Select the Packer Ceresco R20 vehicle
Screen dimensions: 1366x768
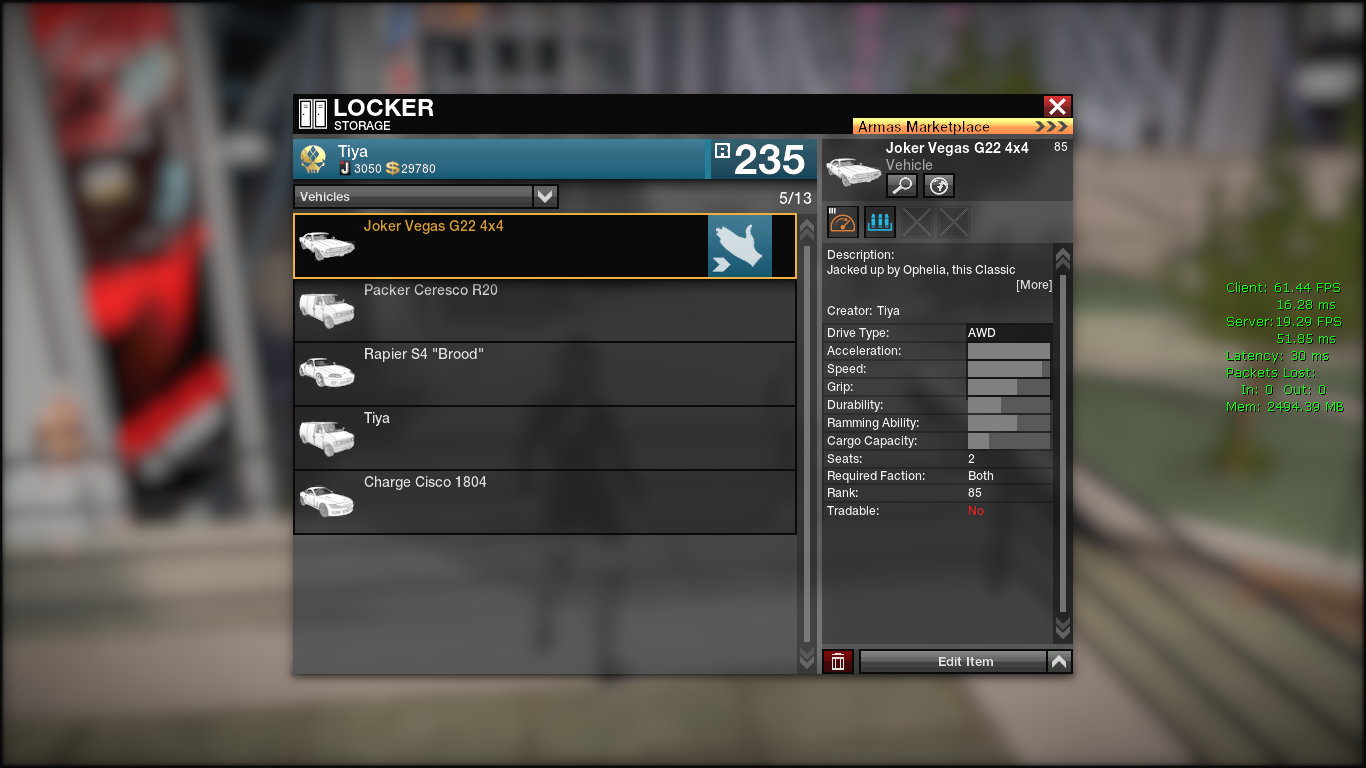[544, 310]
